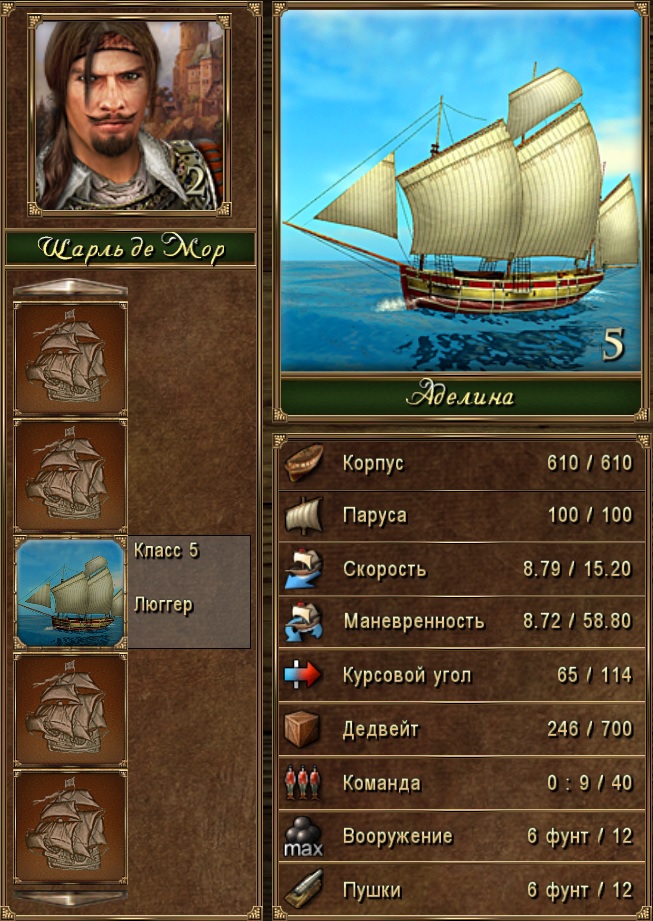Select the Маневренность row
653x921 pixels.
tap(460, 621)
